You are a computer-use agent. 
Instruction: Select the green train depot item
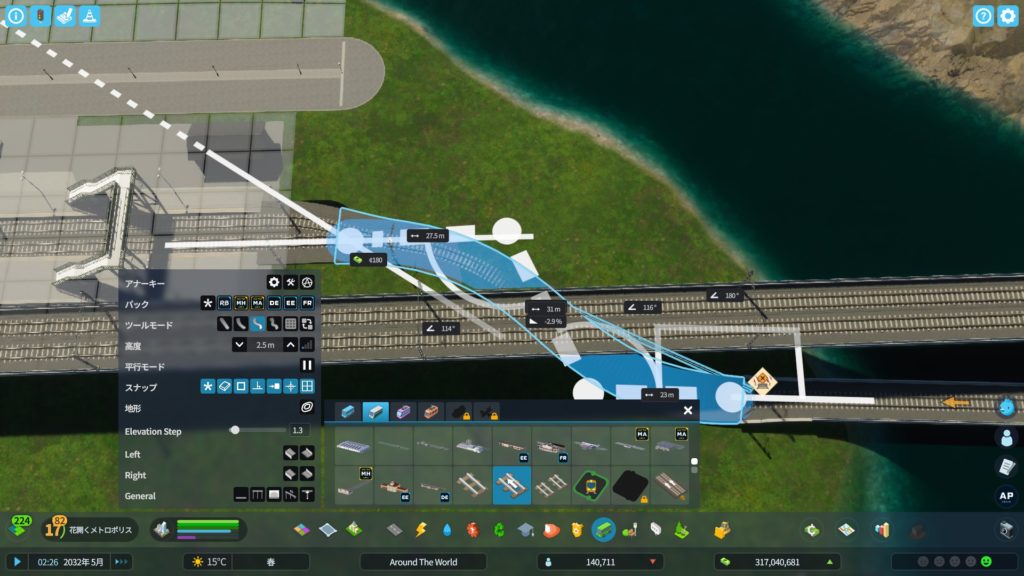(590, 485)
